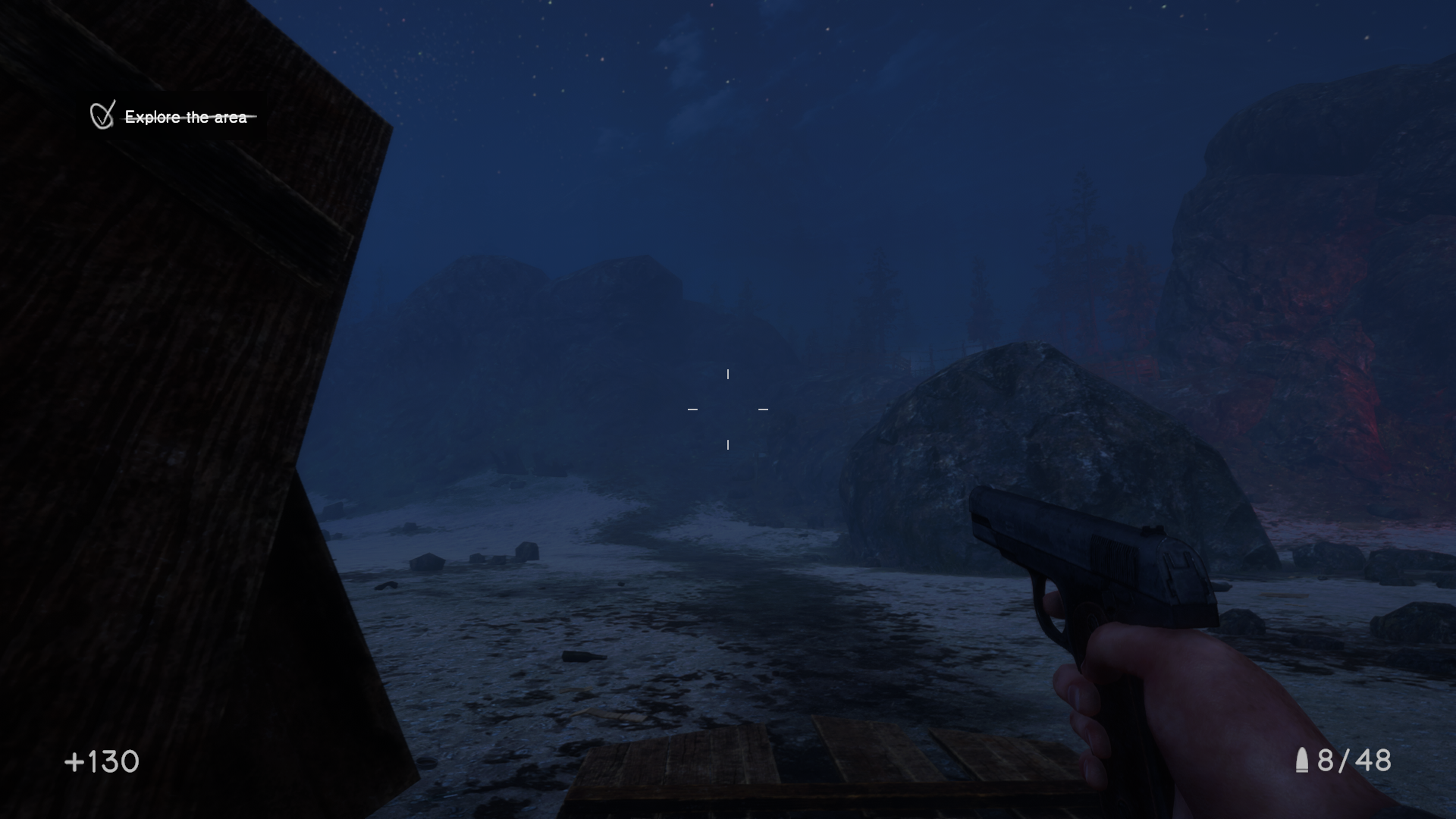
Task: Click the center crosshair reticle
Action: (728, 409)
